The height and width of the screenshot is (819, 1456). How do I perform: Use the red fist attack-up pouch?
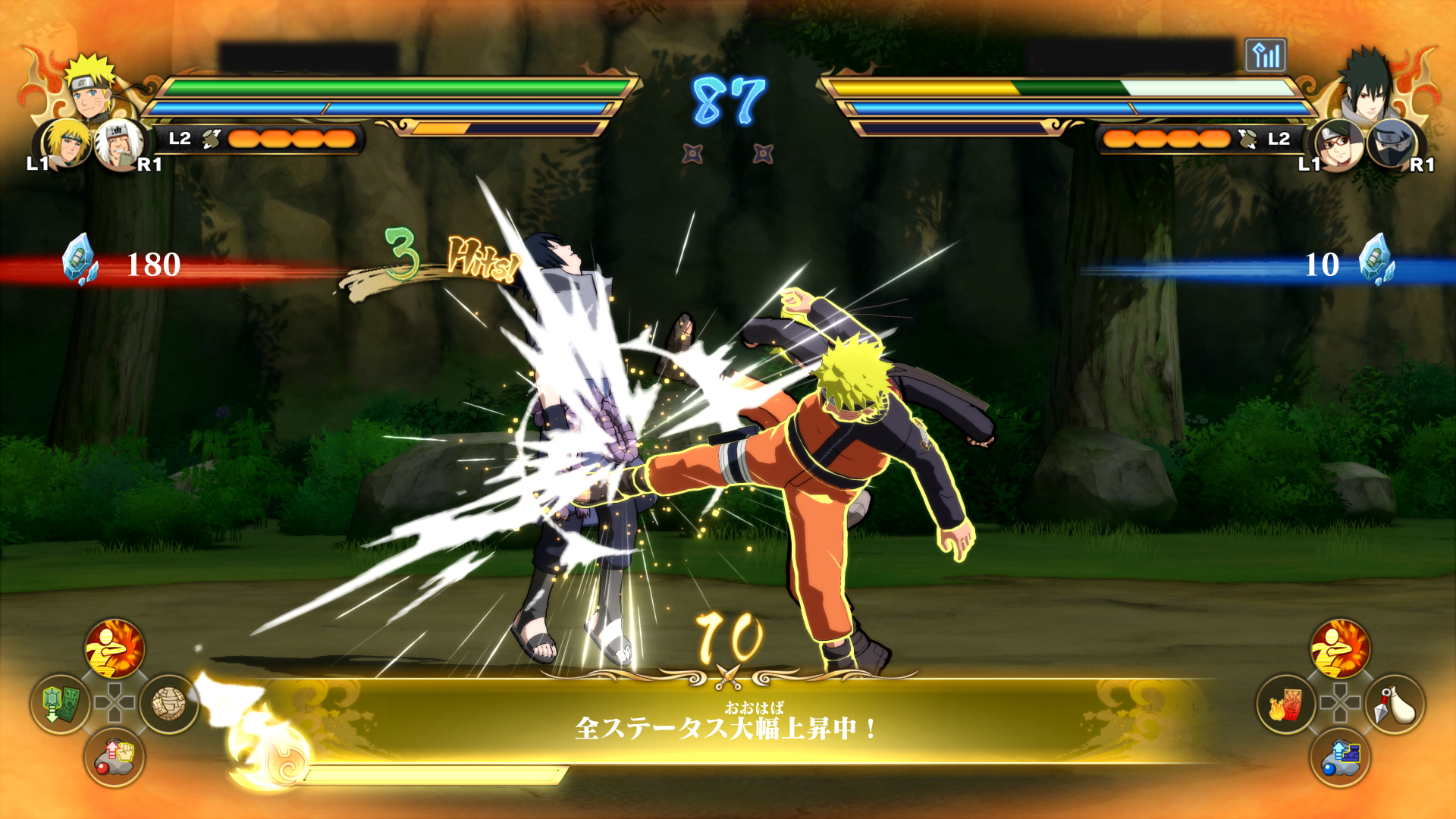[115, 757]
